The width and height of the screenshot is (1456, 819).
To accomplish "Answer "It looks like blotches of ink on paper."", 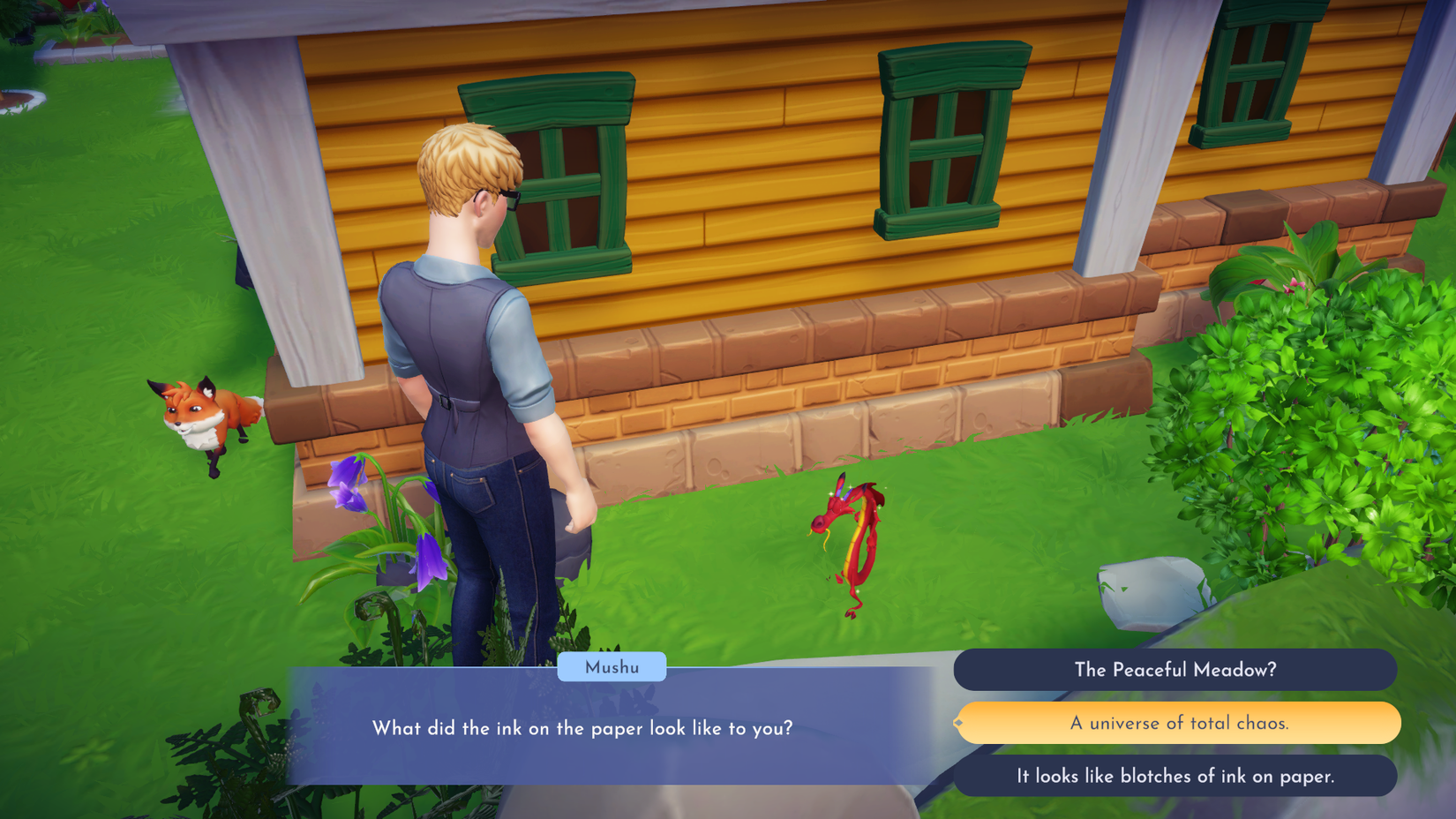I will tap(1175, 777).
